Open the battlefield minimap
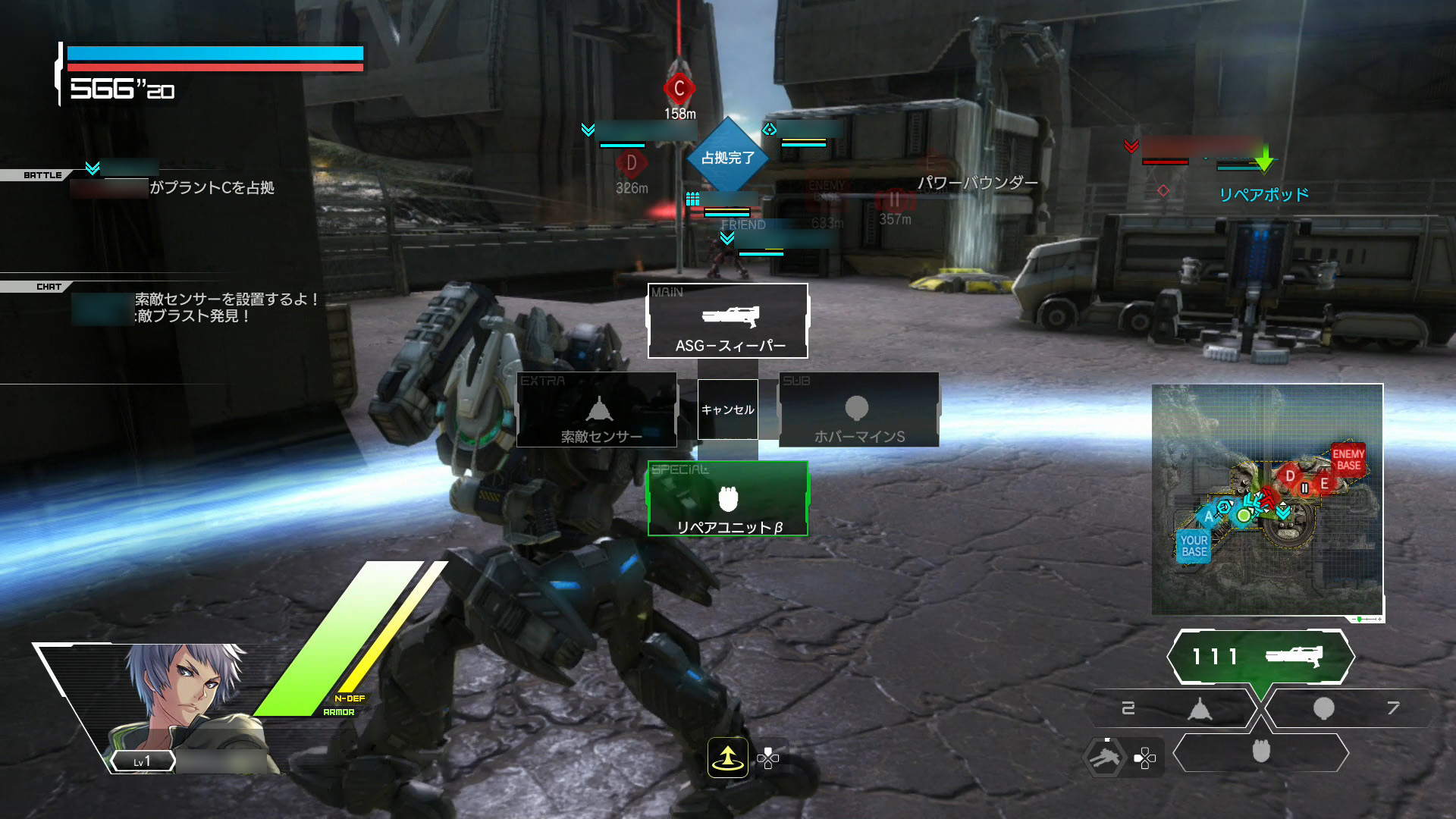Viewport: 1456px width, 819px height. [x=1267, y=500]
